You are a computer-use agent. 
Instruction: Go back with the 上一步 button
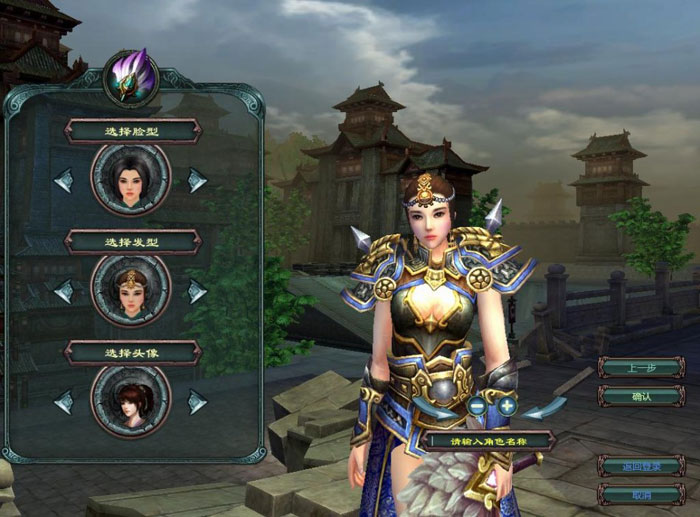coord(641,367)
